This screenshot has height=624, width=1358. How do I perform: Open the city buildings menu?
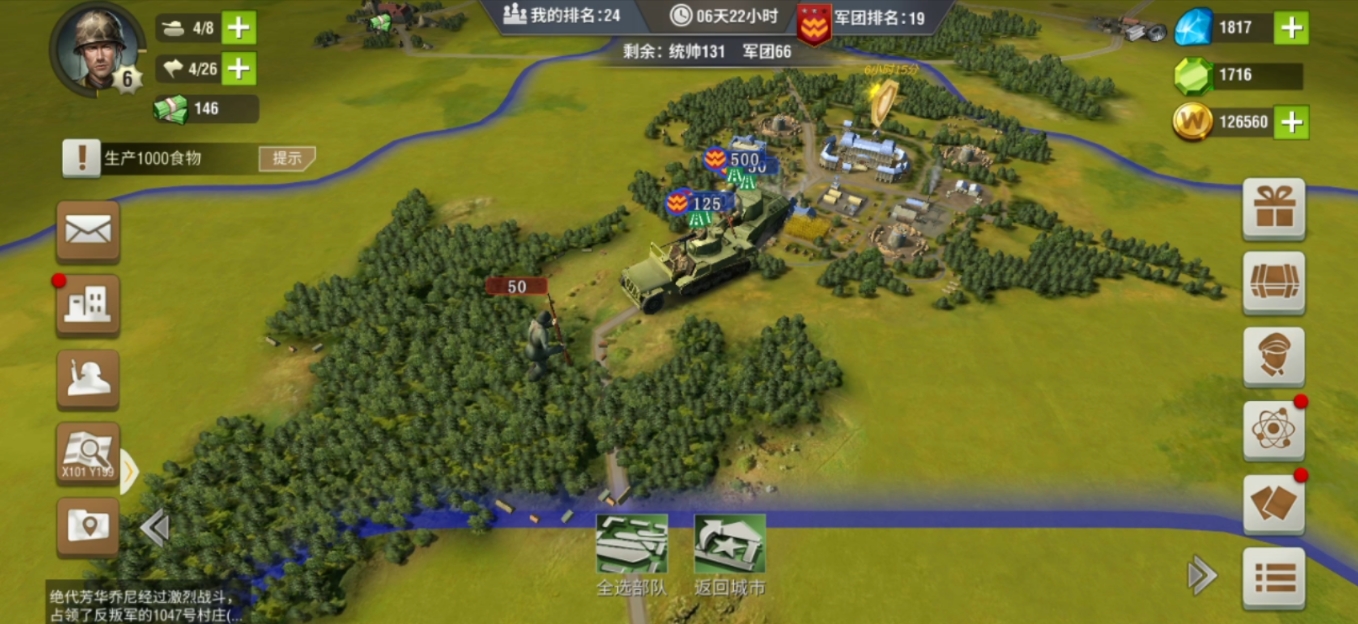(88, 305)
